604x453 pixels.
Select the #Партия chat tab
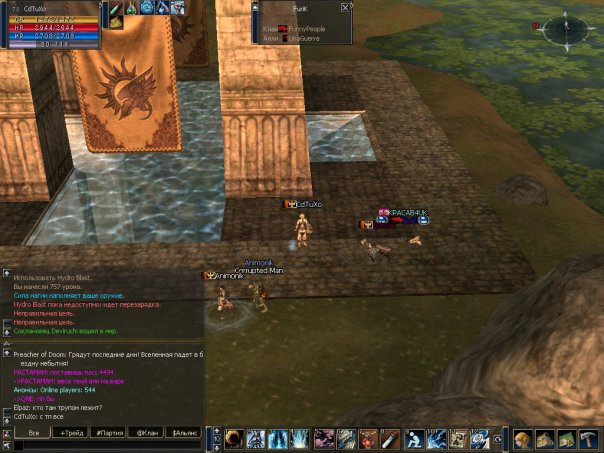coord(109,433)
